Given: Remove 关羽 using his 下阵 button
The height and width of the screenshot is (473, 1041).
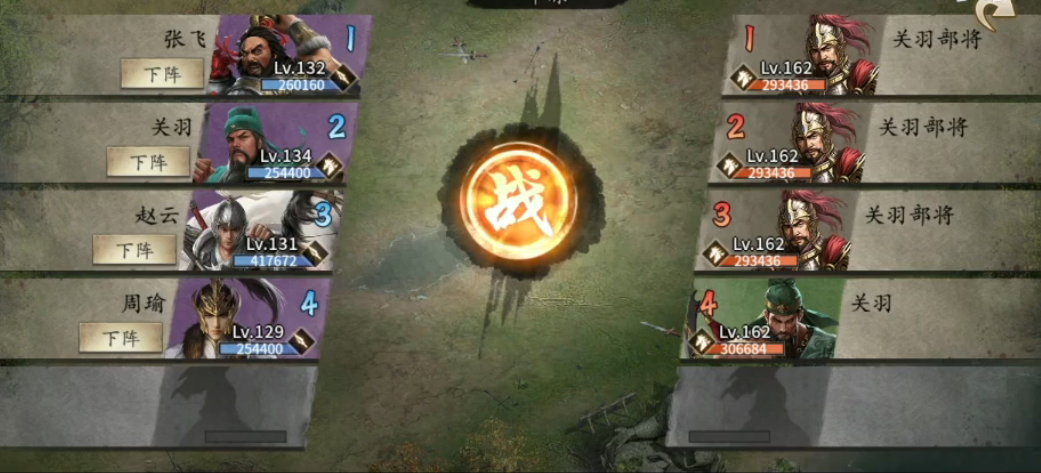Looking at the screenshot, I should [148, 161].
